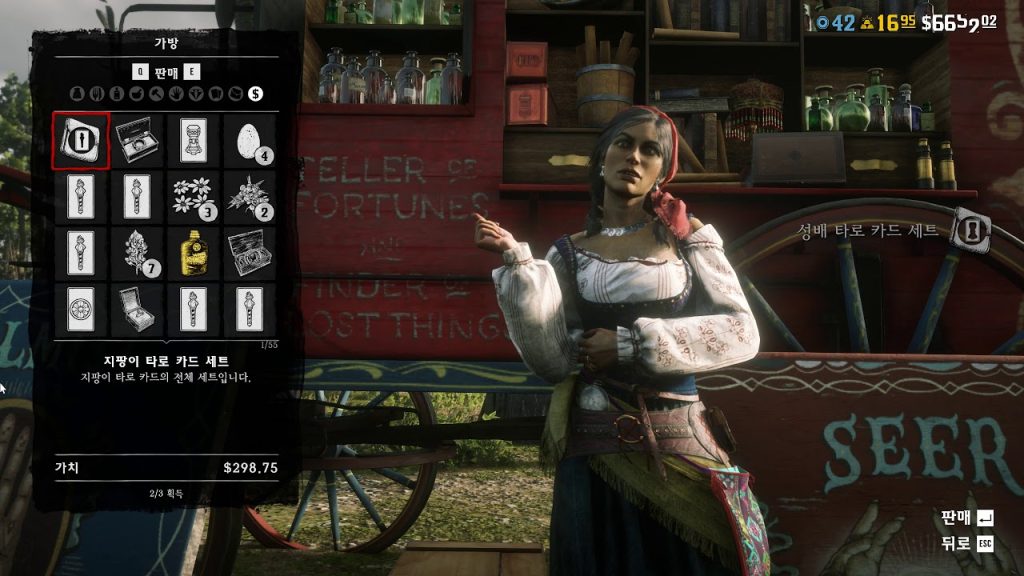Viewport: 1024px width, 576px height.
Task: Select the highlighted tarot card set slot
Action: [81, 141]
